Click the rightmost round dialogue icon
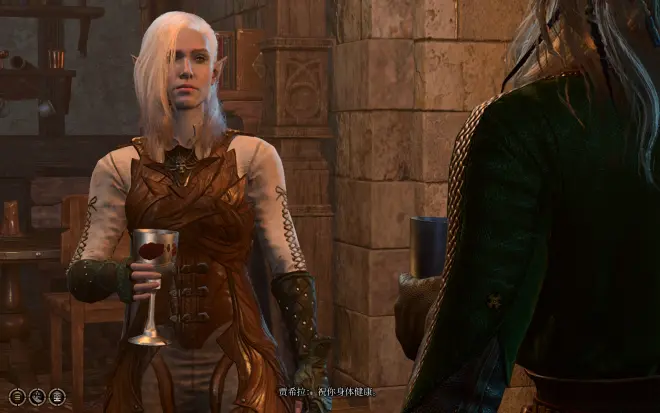The height and width of the screenshot is (413, 660). click(57, 396)
